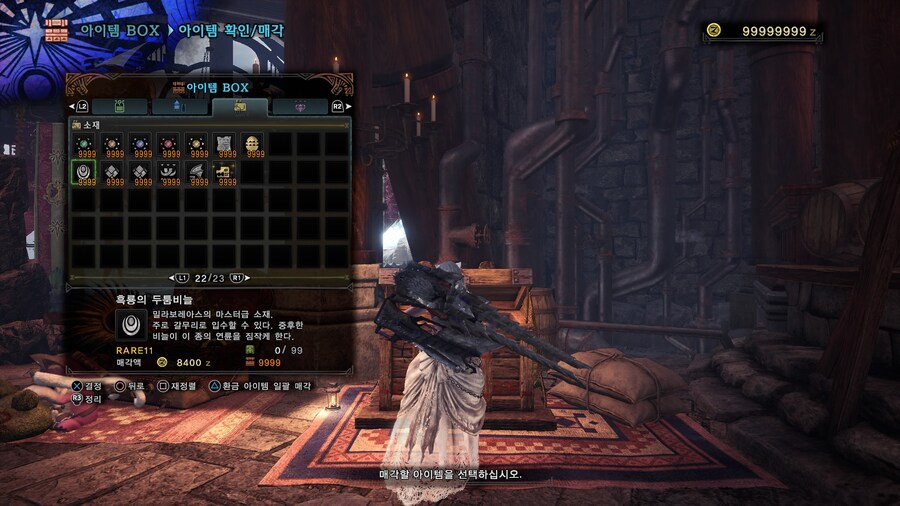The width and height of the screenshot is (900, 506).
Task: Select the grey claw material slot
Action: tap(197, 174)
